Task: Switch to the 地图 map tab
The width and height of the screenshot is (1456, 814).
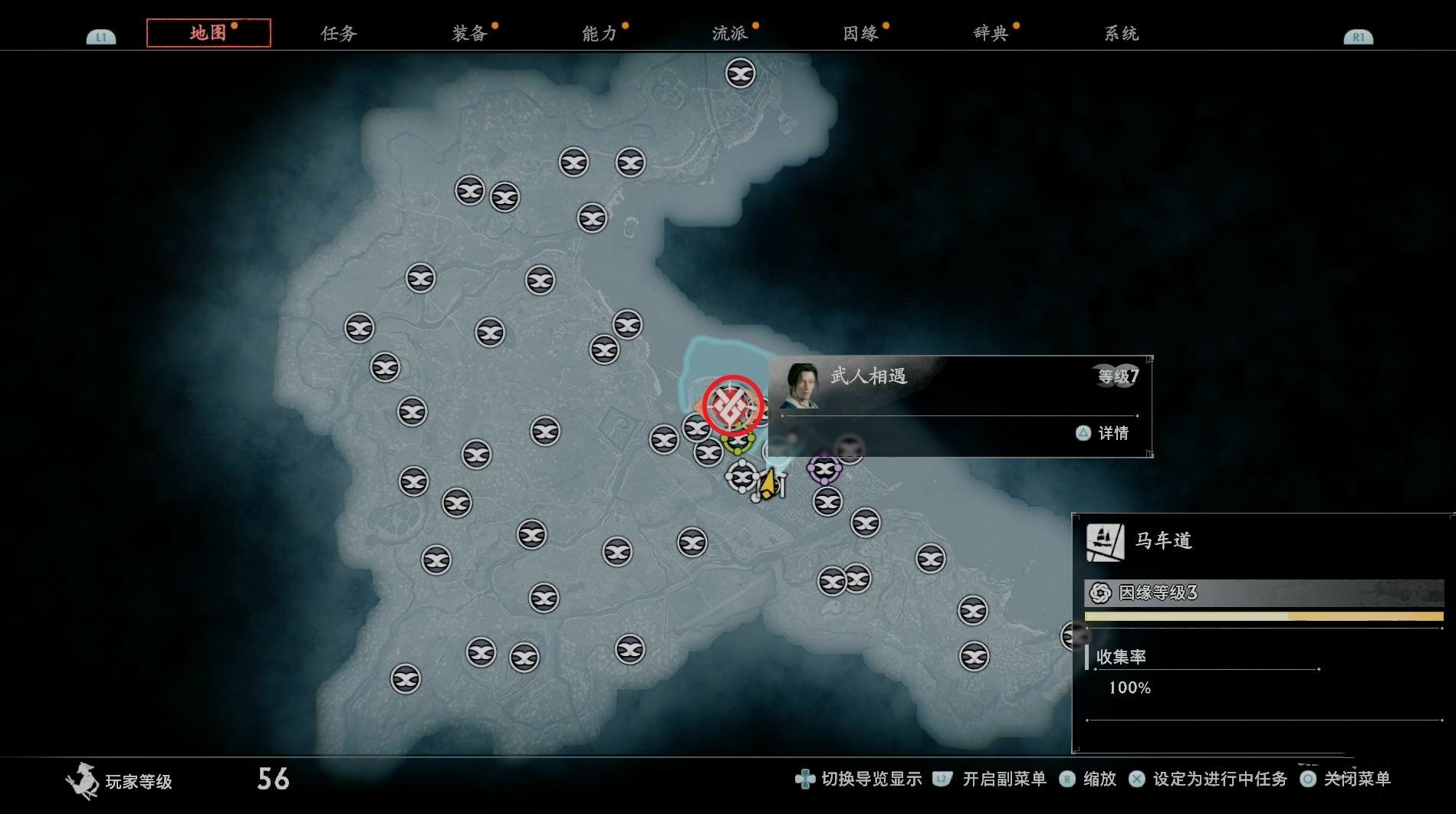Action: (208, 33)
